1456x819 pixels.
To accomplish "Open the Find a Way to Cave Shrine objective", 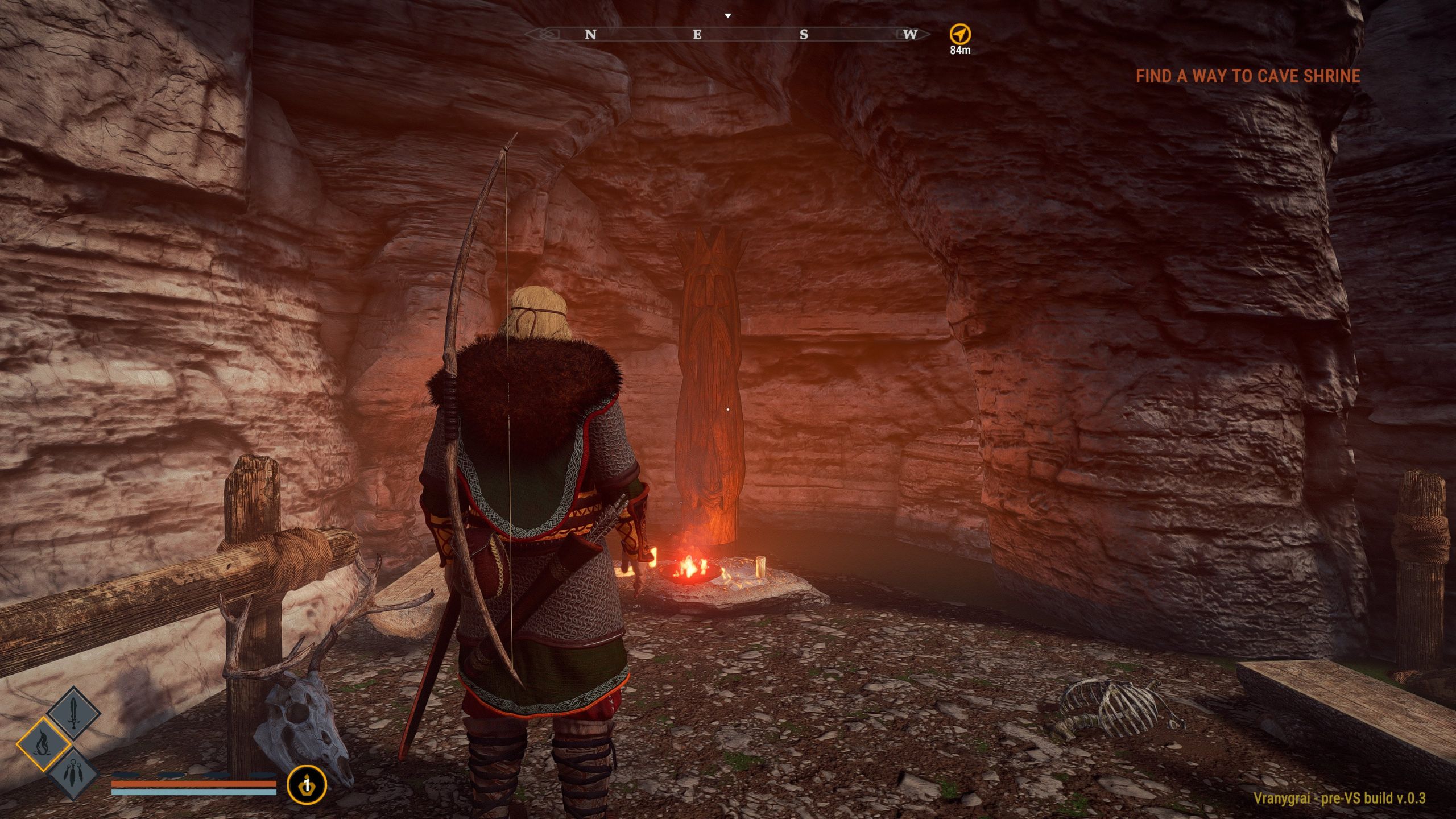I will click(1248, 76).
